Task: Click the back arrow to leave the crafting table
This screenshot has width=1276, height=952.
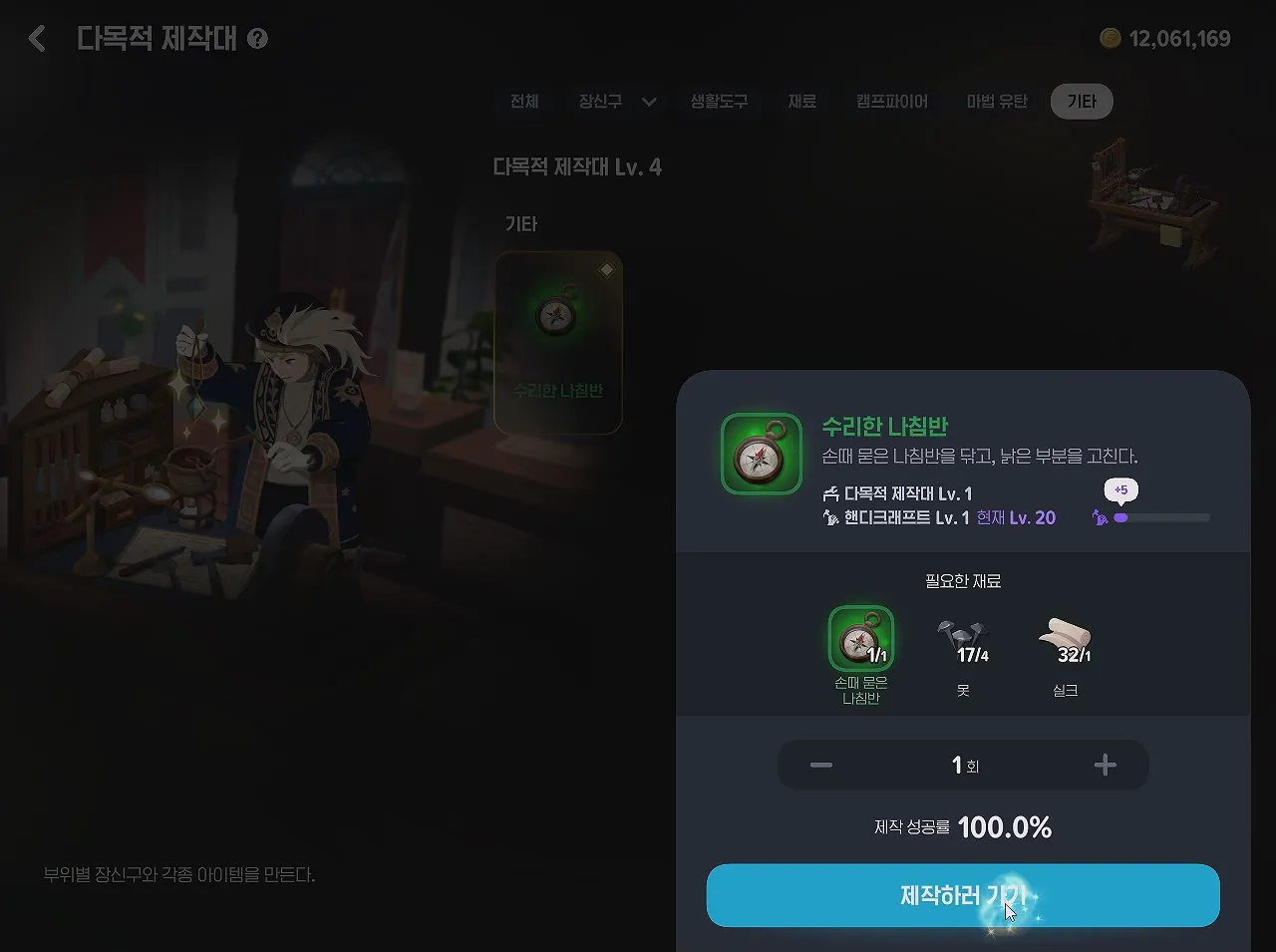Action: (x=36, y=39)
